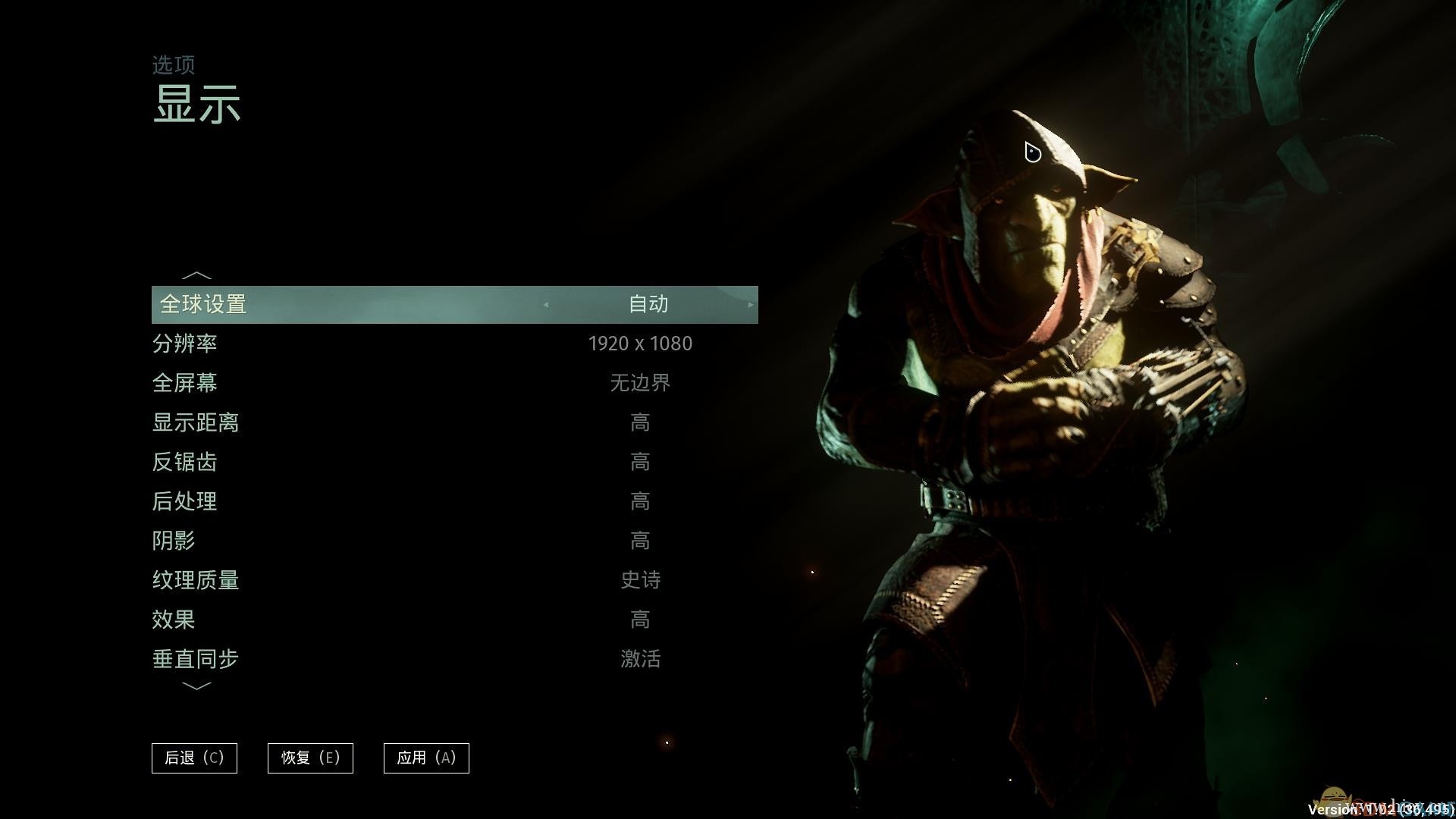Click the scroll-down arrow below the list

click(196, 686)
